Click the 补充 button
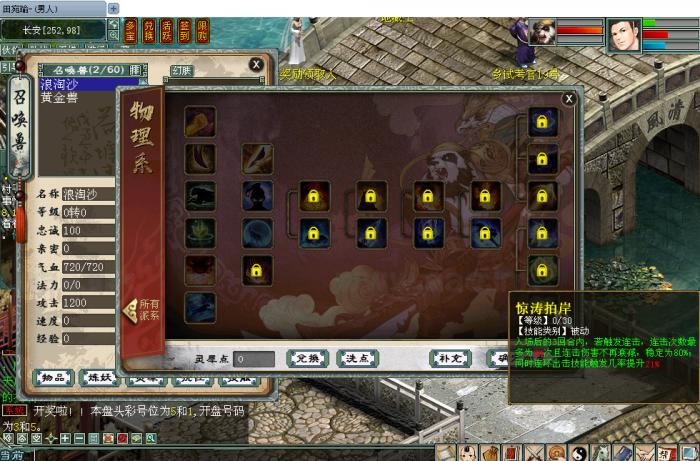Viewport: 700px width, 461px height. (449, 358)
